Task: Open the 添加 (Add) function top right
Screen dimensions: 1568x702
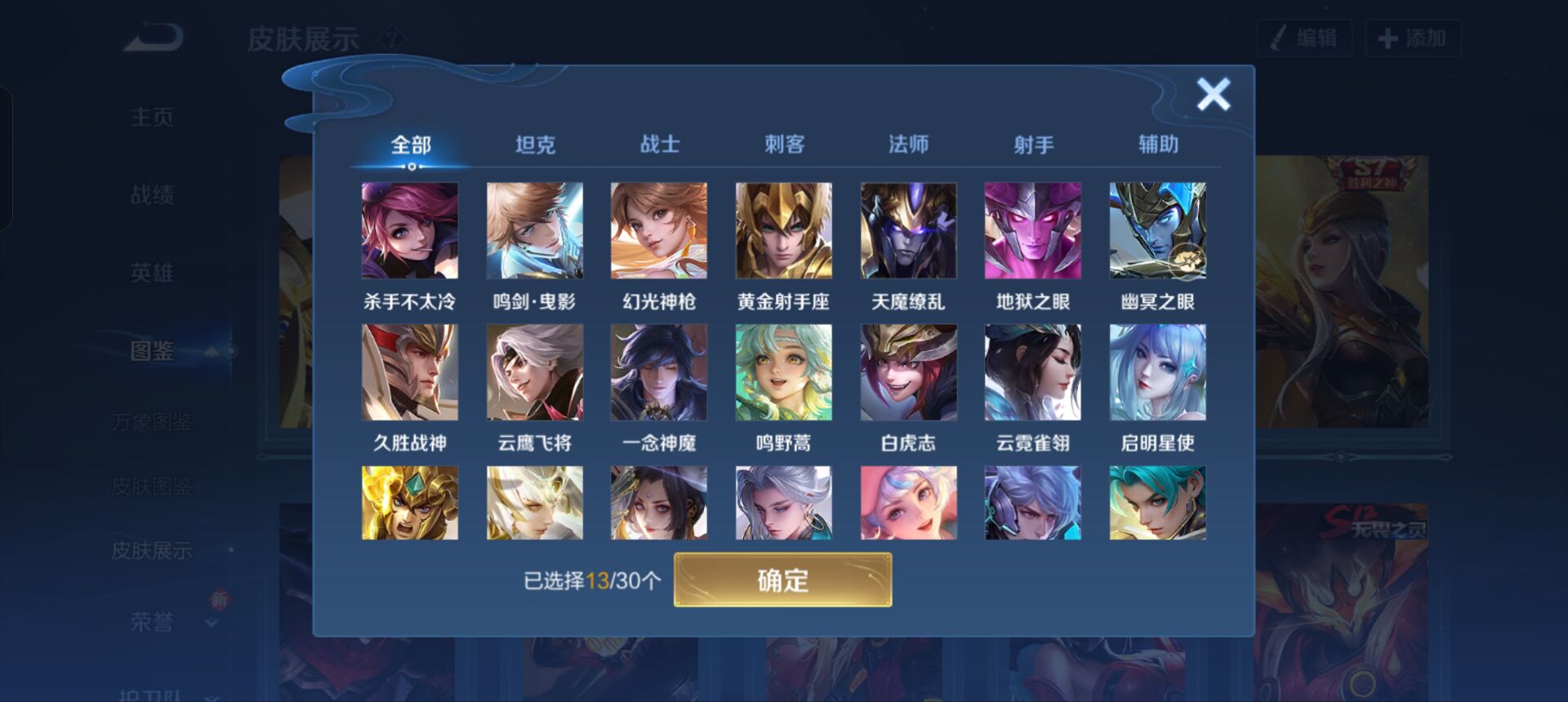Action: tap(1414, 38)
